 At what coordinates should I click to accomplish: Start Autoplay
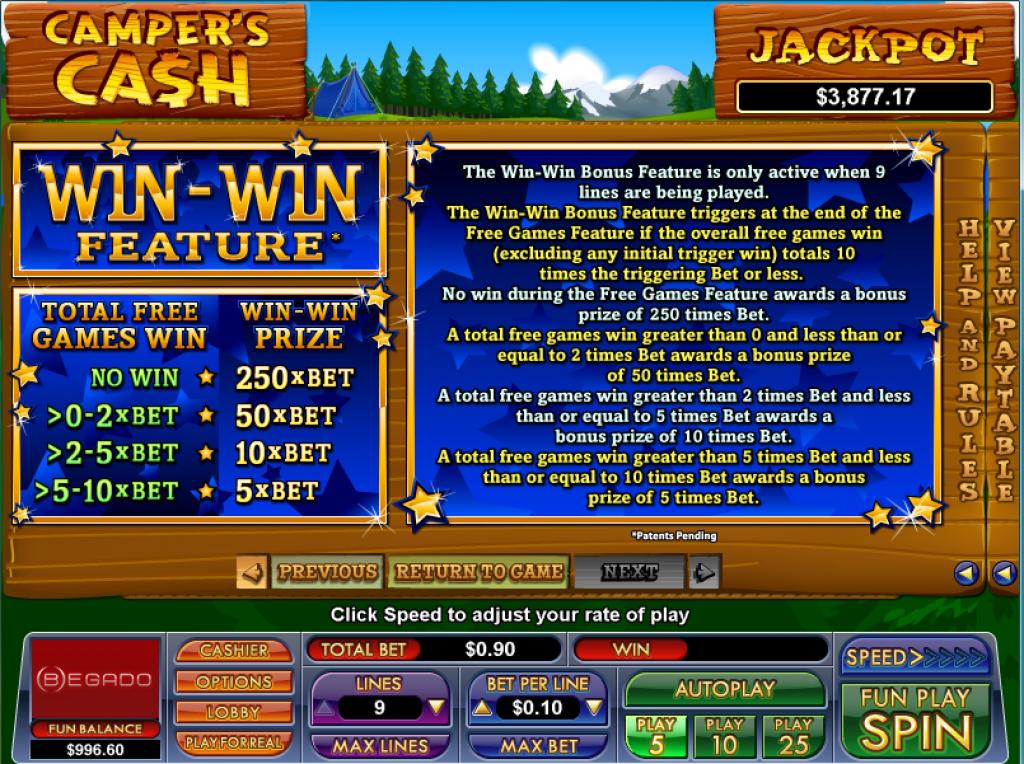click(x=724, y=689)
